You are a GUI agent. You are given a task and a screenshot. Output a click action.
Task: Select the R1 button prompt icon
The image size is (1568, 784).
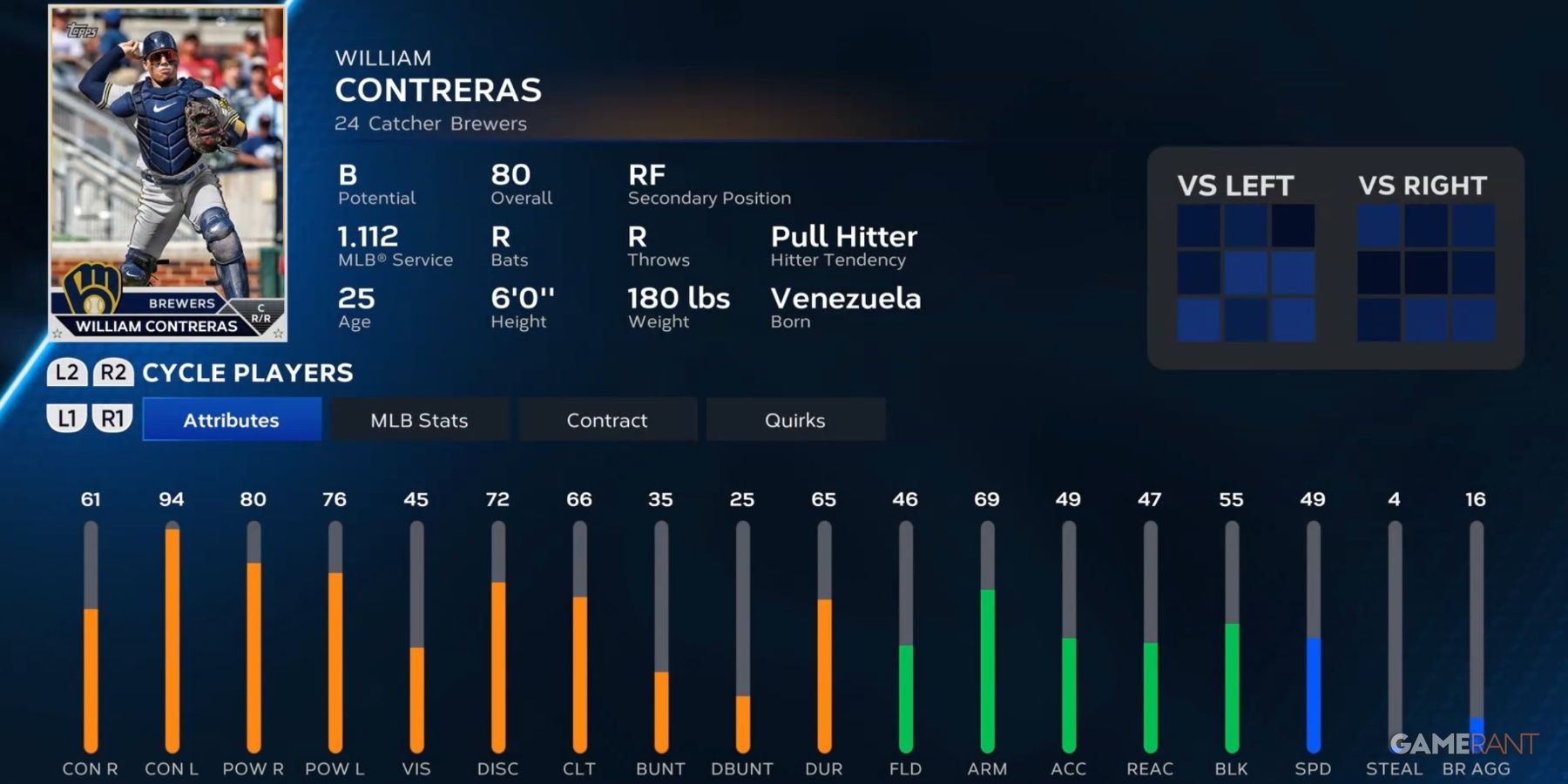pos(115,418)
